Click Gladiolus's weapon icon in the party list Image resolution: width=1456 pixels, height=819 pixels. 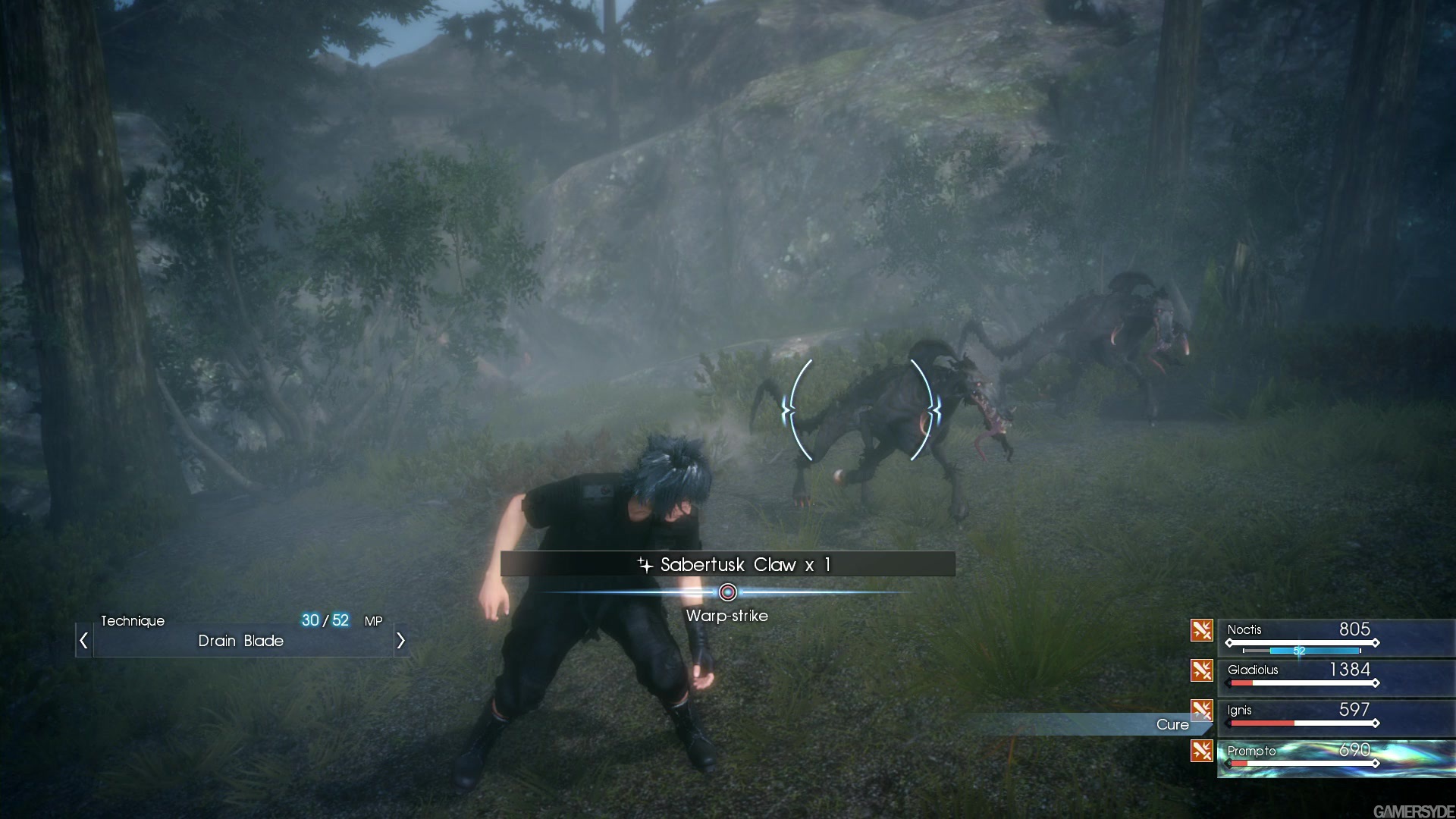point(1202,670)
